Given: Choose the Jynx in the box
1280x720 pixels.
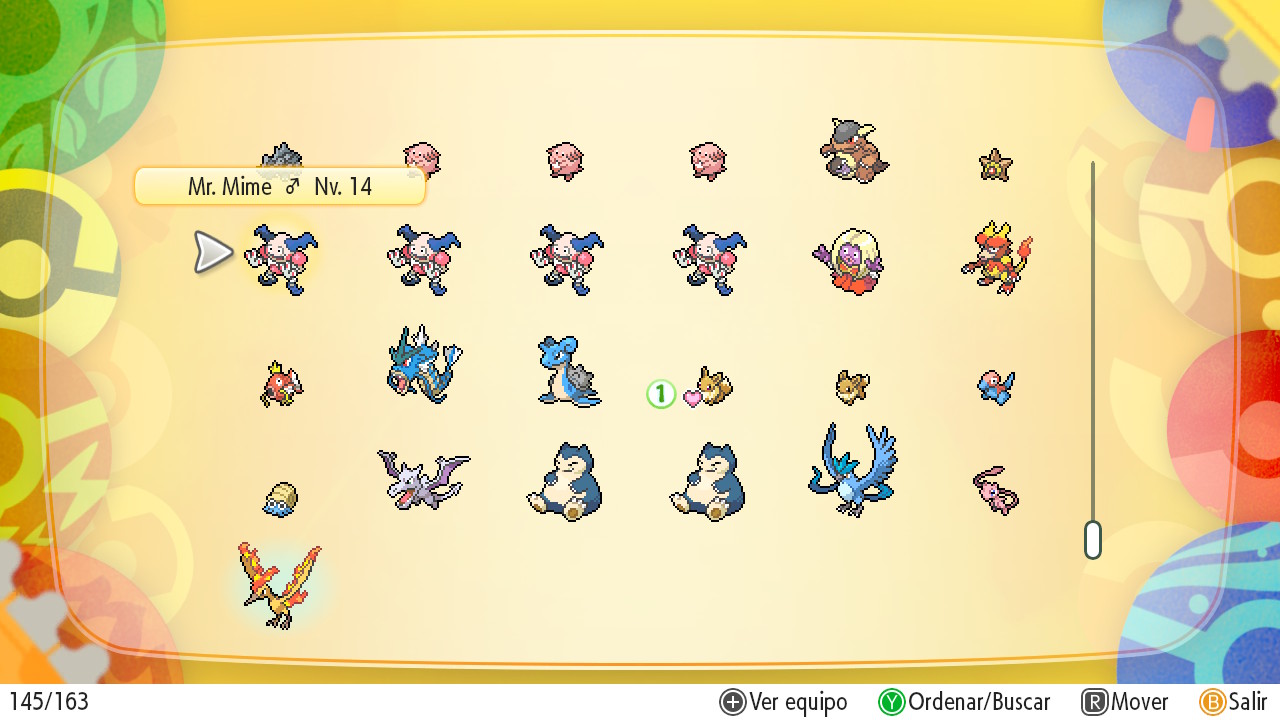Looking at the screenshot, I should coord(849,261).
